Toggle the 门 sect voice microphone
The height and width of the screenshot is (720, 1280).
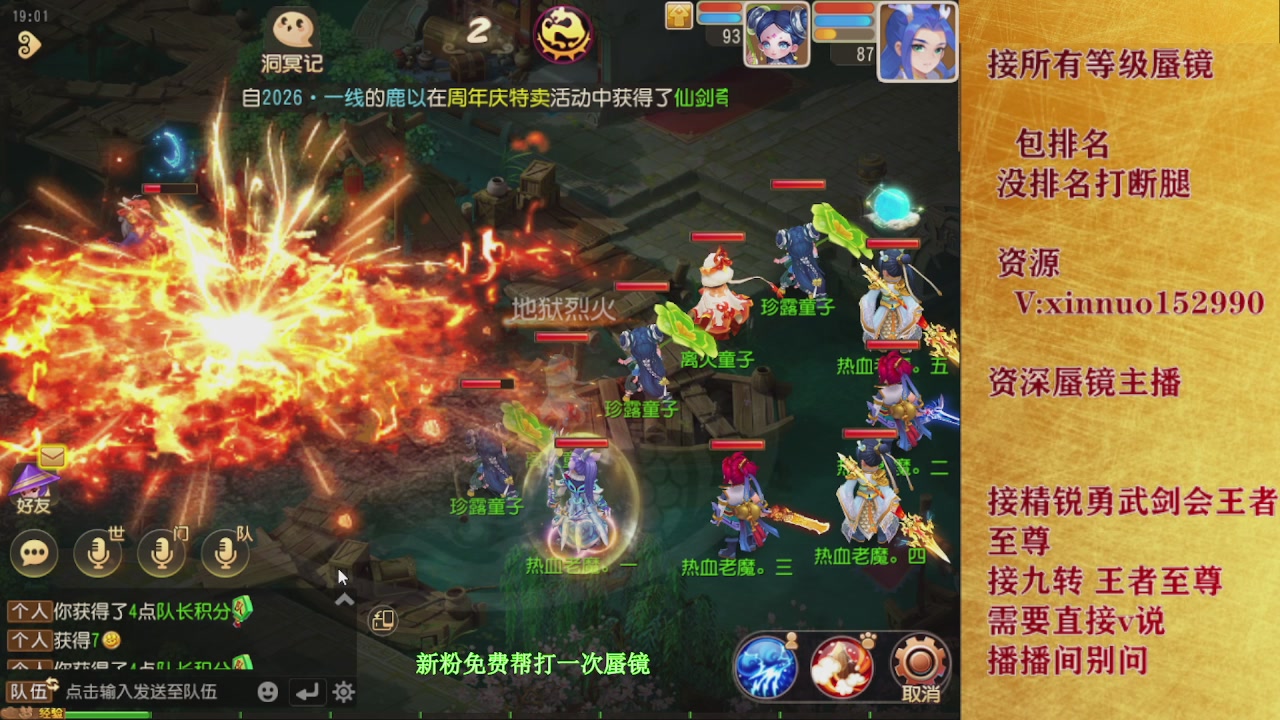tap(161, 553)
